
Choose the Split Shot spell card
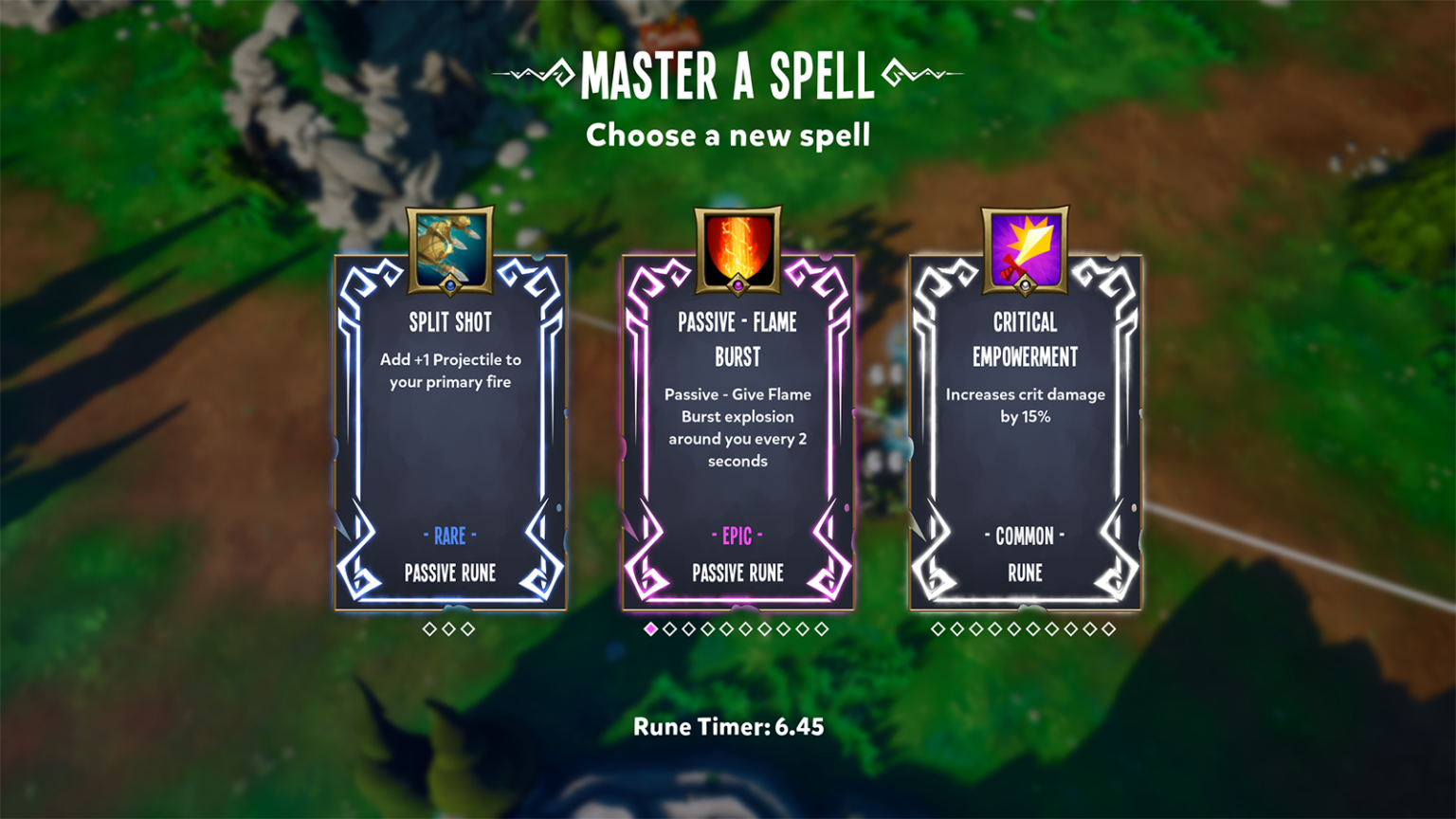pyautogui.click(x=450, y=436)
